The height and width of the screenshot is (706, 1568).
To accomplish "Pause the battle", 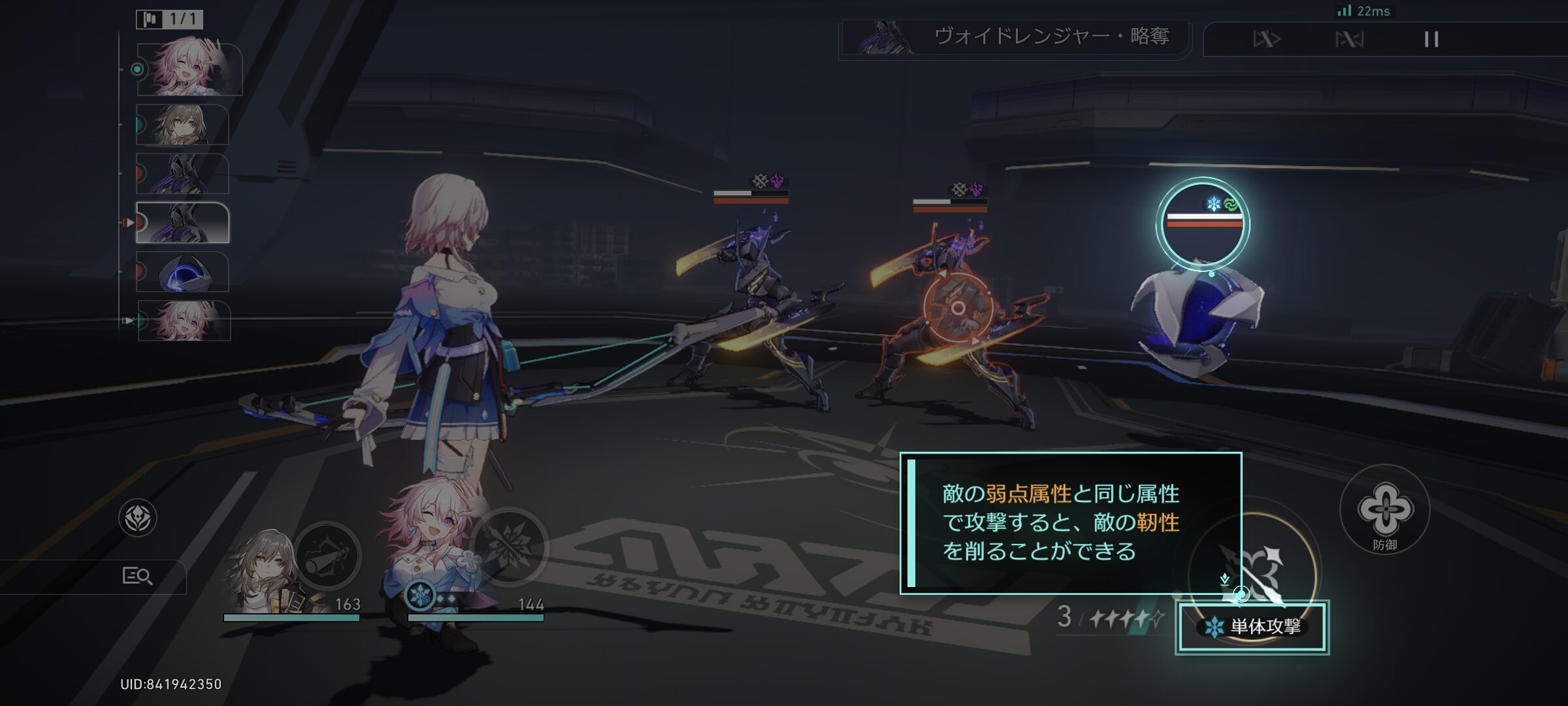I will (1431, 40).
